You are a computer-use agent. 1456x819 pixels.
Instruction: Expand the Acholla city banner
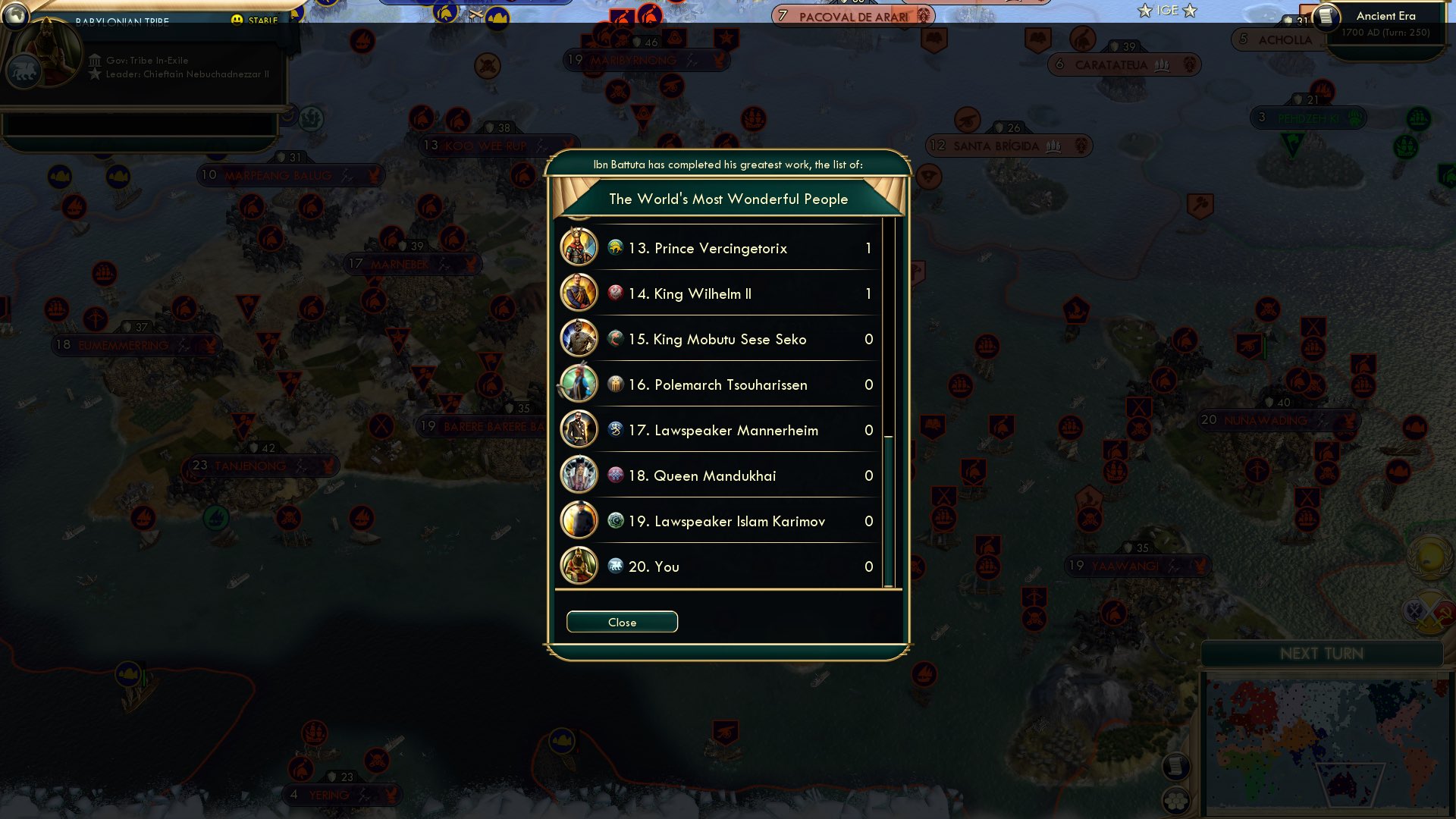[1279, 40]
